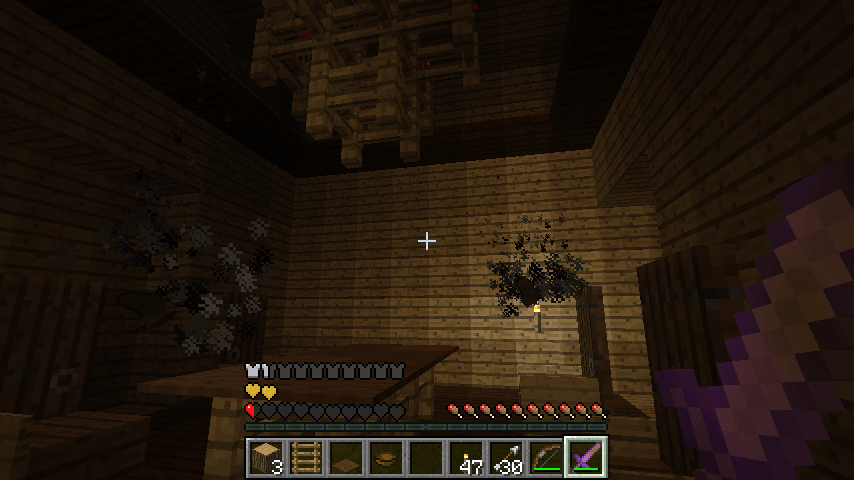The height and width of the screenshot is (480, 854).
Task: Choose the ladder in the hotbar
Action: [306, 458]
